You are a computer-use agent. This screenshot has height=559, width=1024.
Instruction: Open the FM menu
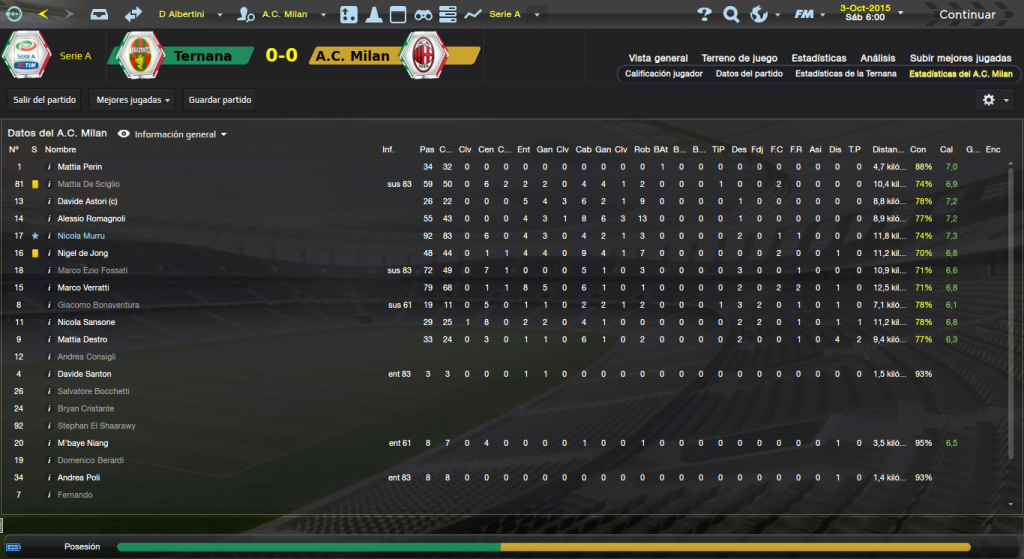(806, 15)
